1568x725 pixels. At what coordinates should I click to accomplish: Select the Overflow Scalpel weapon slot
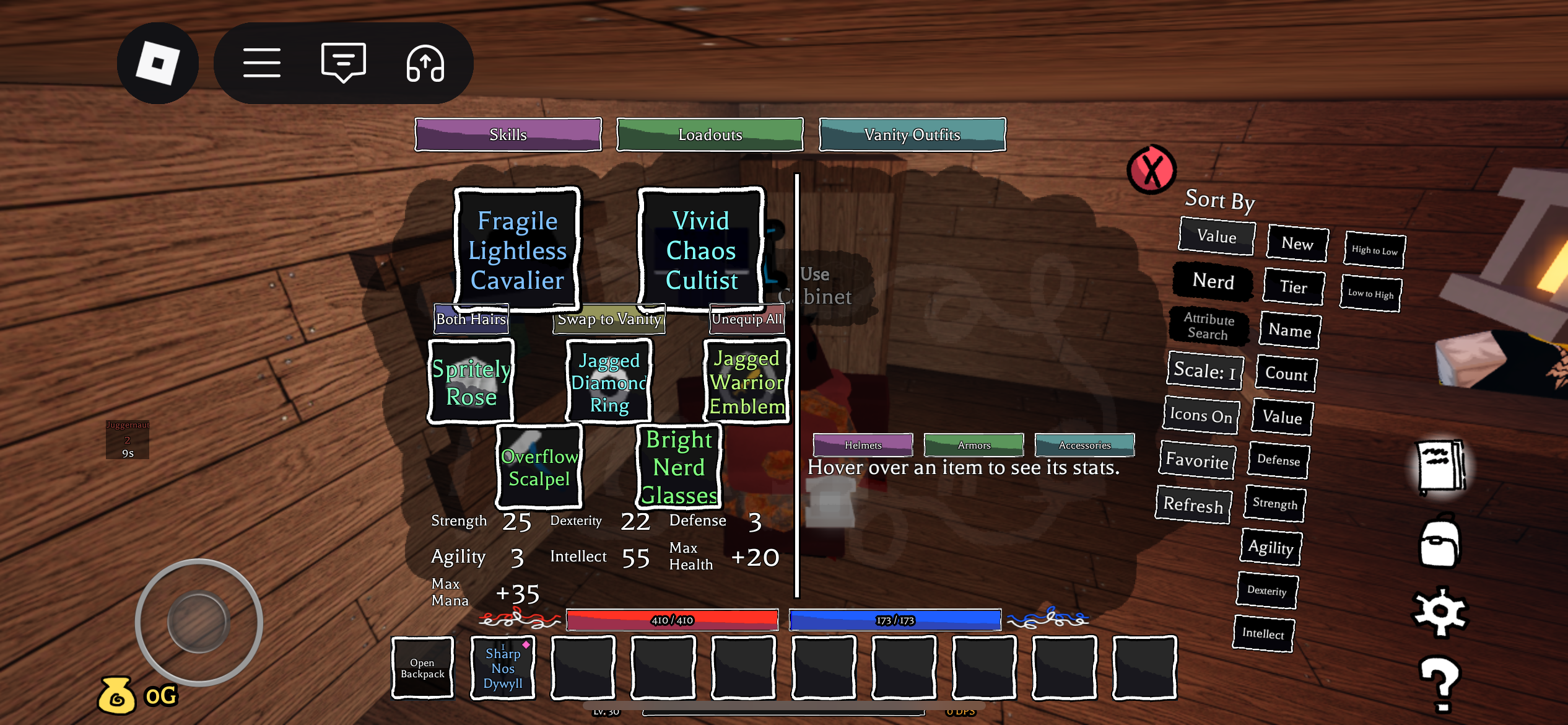click(x=539, y=467)
